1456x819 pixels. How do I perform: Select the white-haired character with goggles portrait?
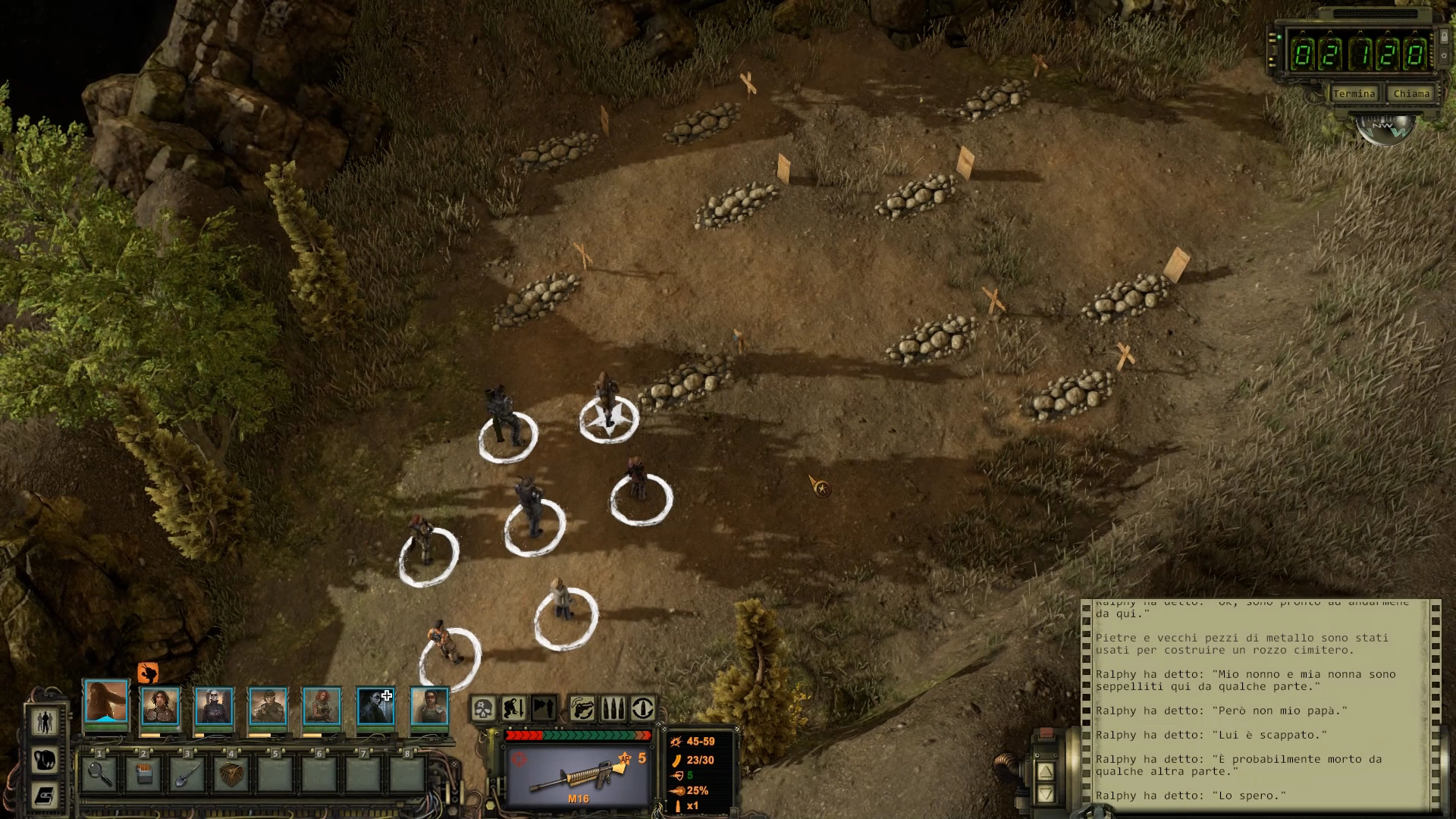coord(214,706)
